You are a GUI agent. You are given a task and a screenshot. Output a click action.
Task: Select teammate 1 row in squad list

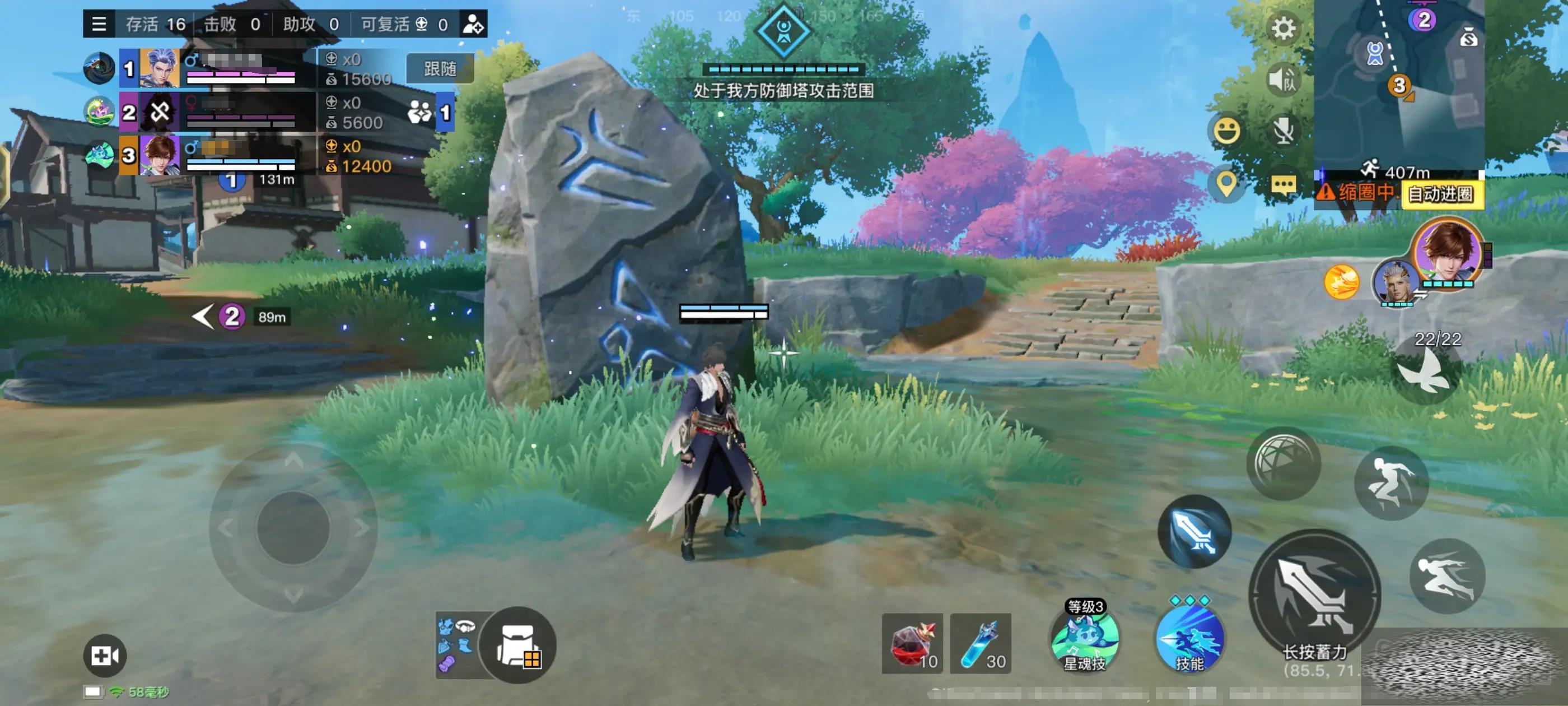click(219, 69)
